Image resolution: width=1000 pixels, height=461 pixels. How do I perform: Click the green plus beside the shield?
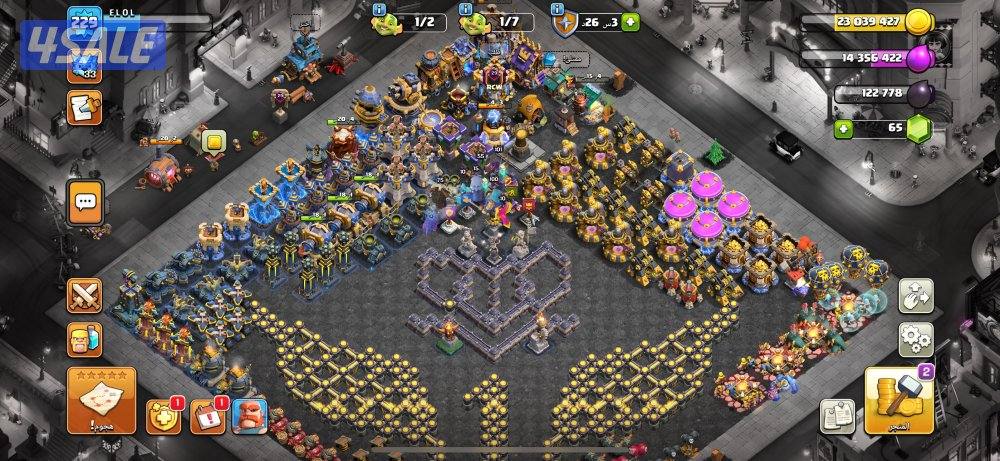632,21
